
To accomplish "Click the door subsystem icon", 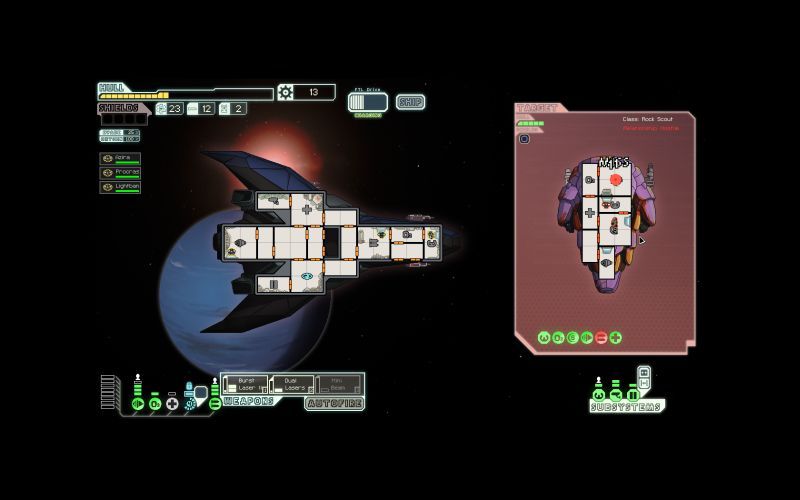I will [632, 394].
